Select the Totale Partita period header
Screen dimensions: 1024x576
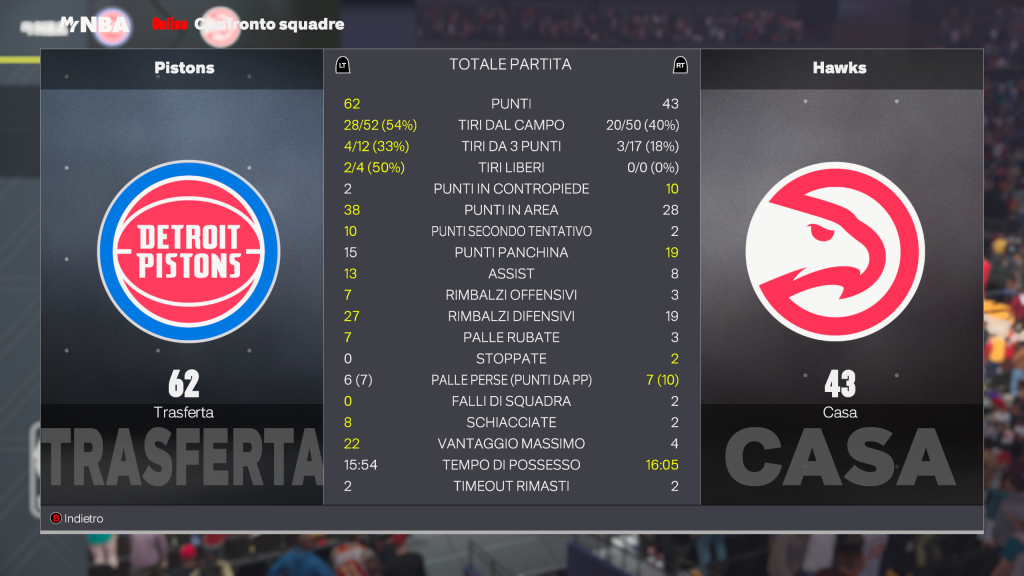(x=510, y=65)
